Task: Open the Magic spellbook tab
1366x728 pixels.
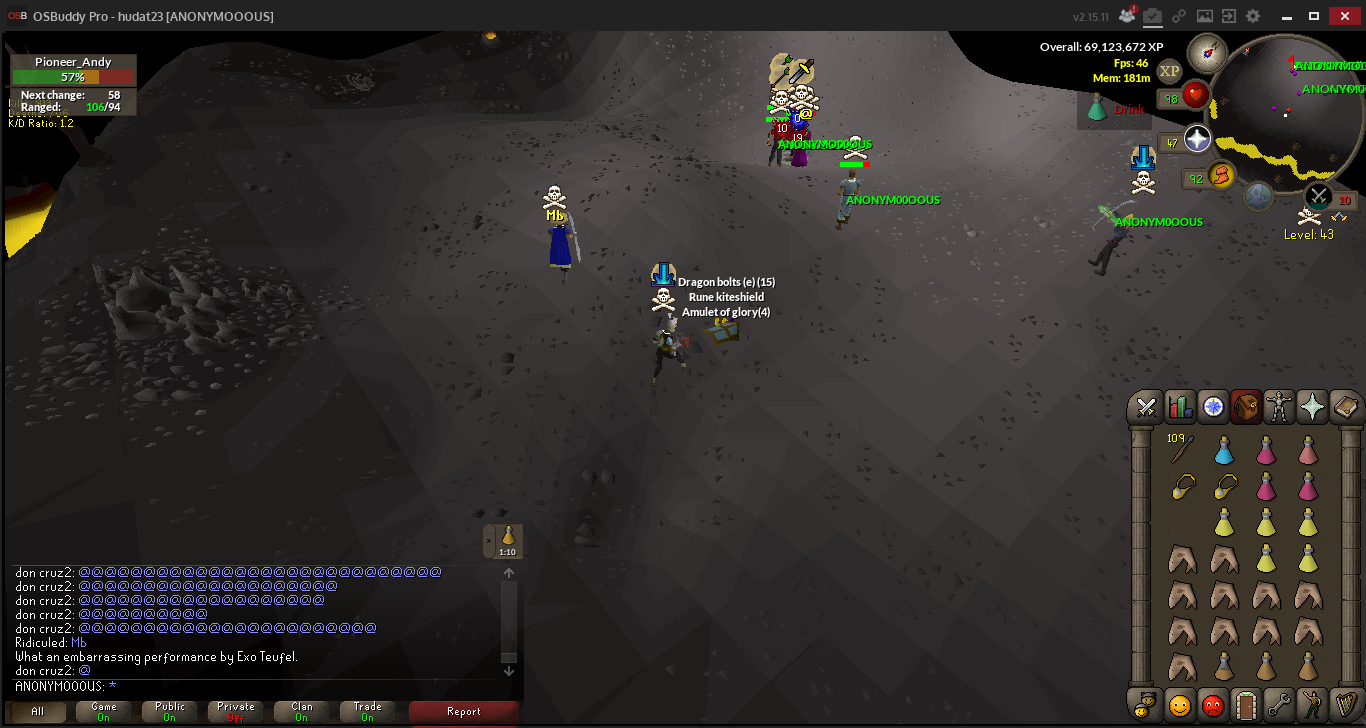Action: click(x=1345, y=407)
